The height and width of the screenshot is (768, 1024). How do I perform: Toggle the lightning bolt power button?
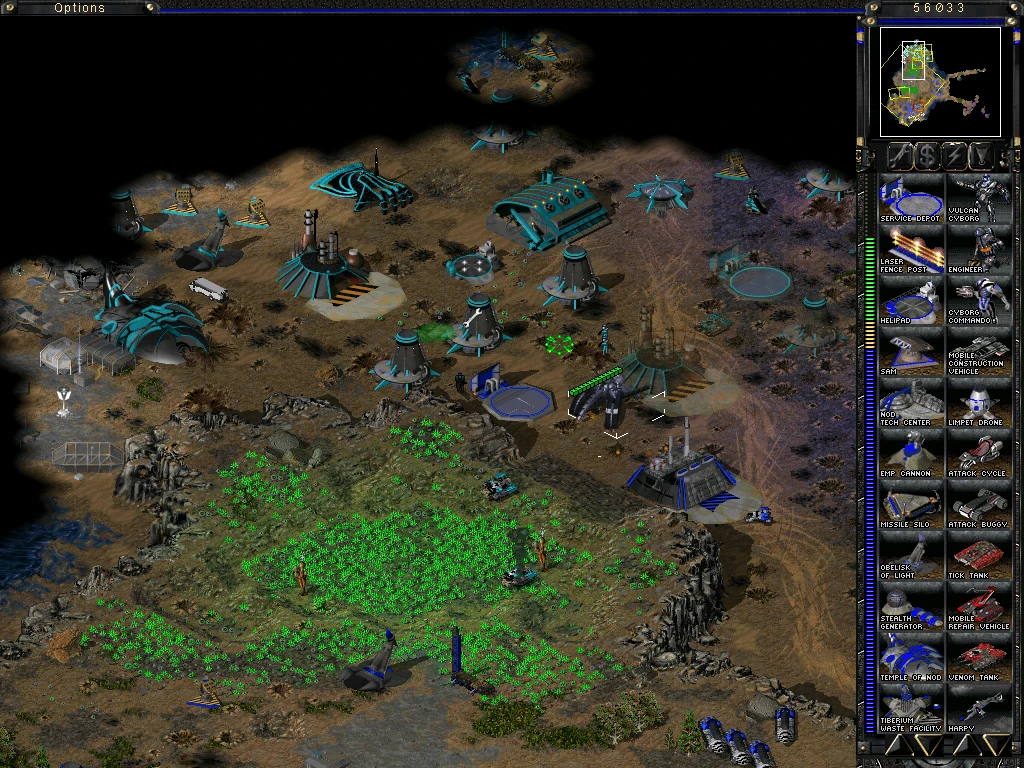coord(955,155)
